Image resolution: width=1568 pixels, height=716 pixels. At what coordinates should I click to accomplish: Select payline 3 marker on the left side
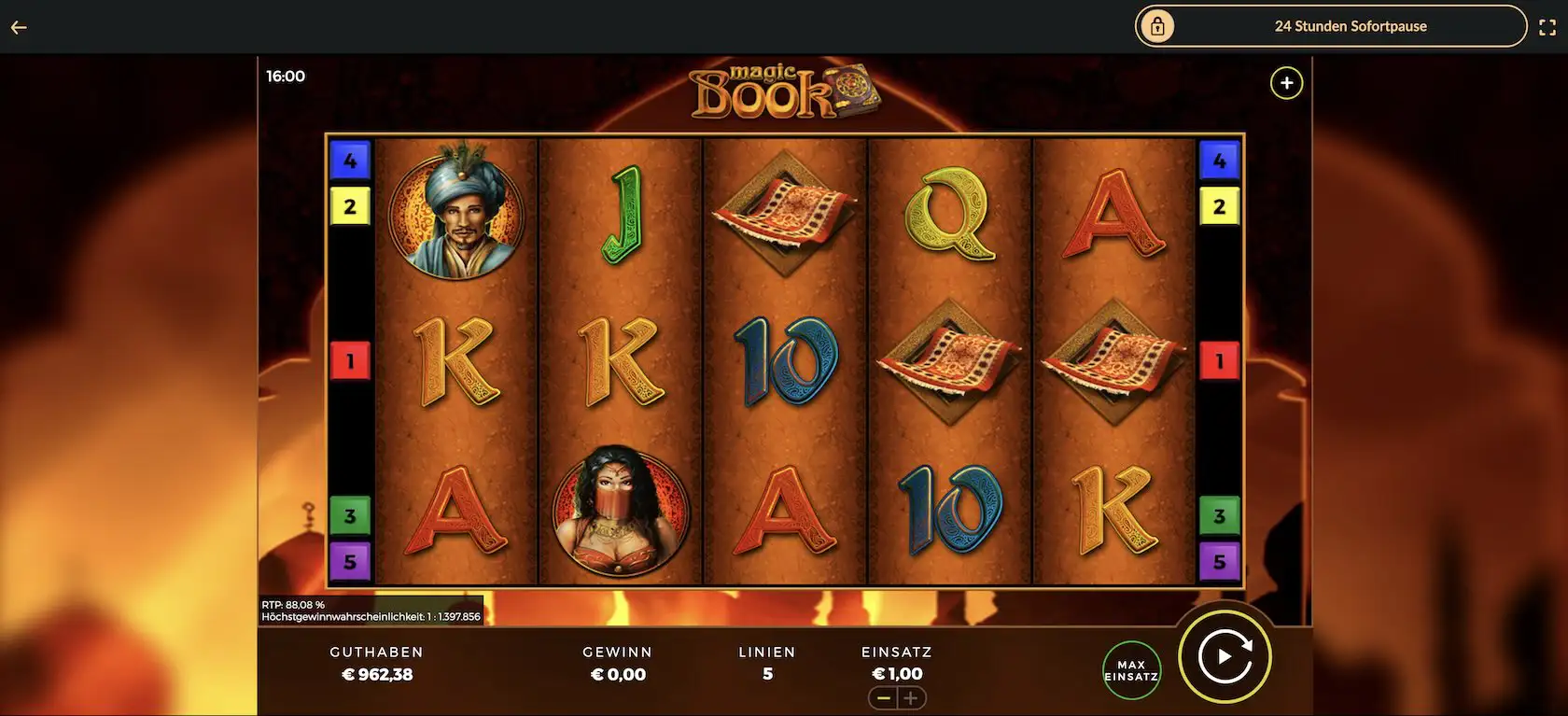coord(350,514)
